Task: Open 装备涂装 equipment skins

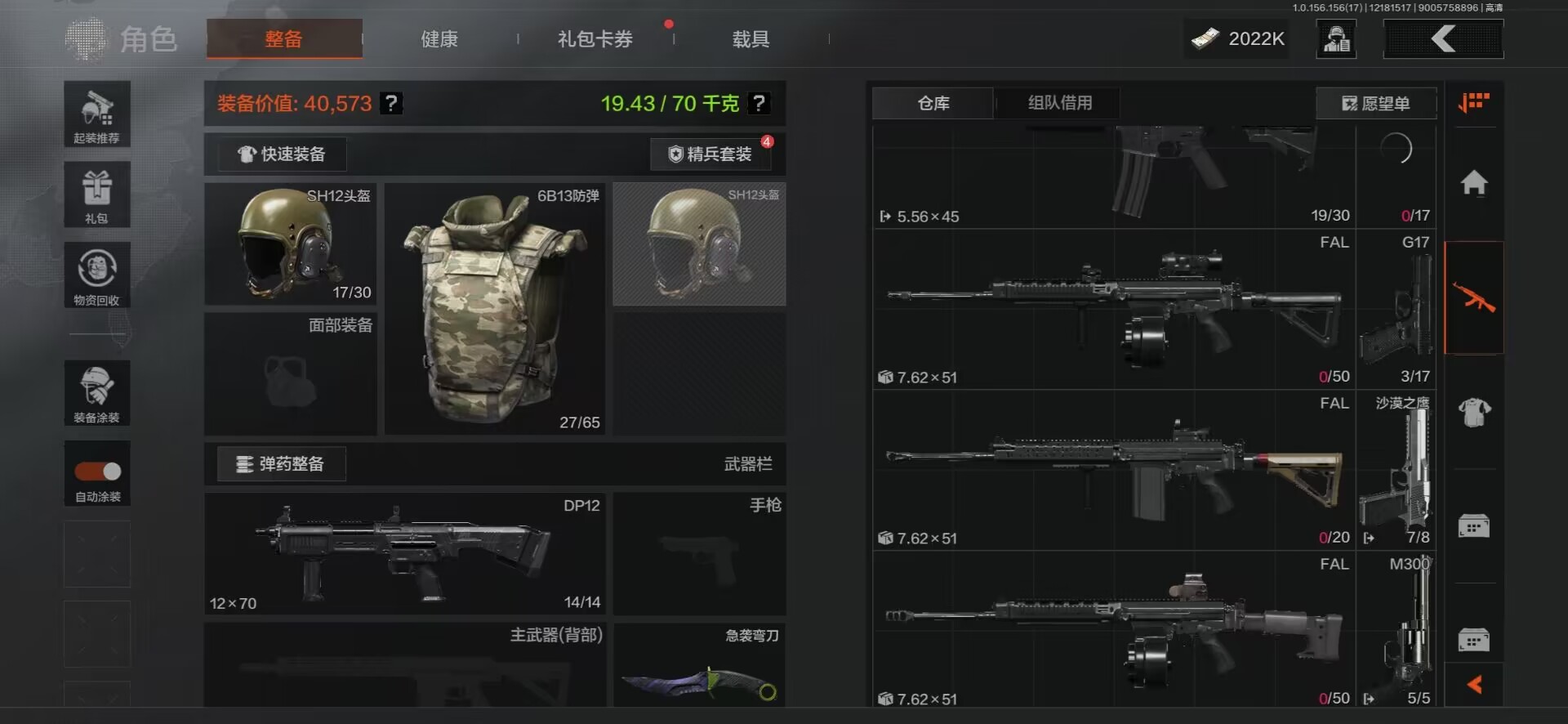Action: 97,393
